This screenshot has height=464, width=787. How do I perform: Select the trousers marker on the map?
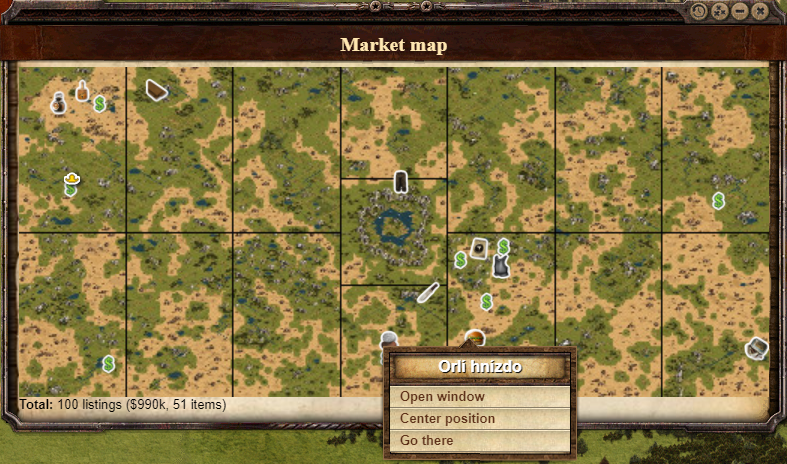(401, 181)
